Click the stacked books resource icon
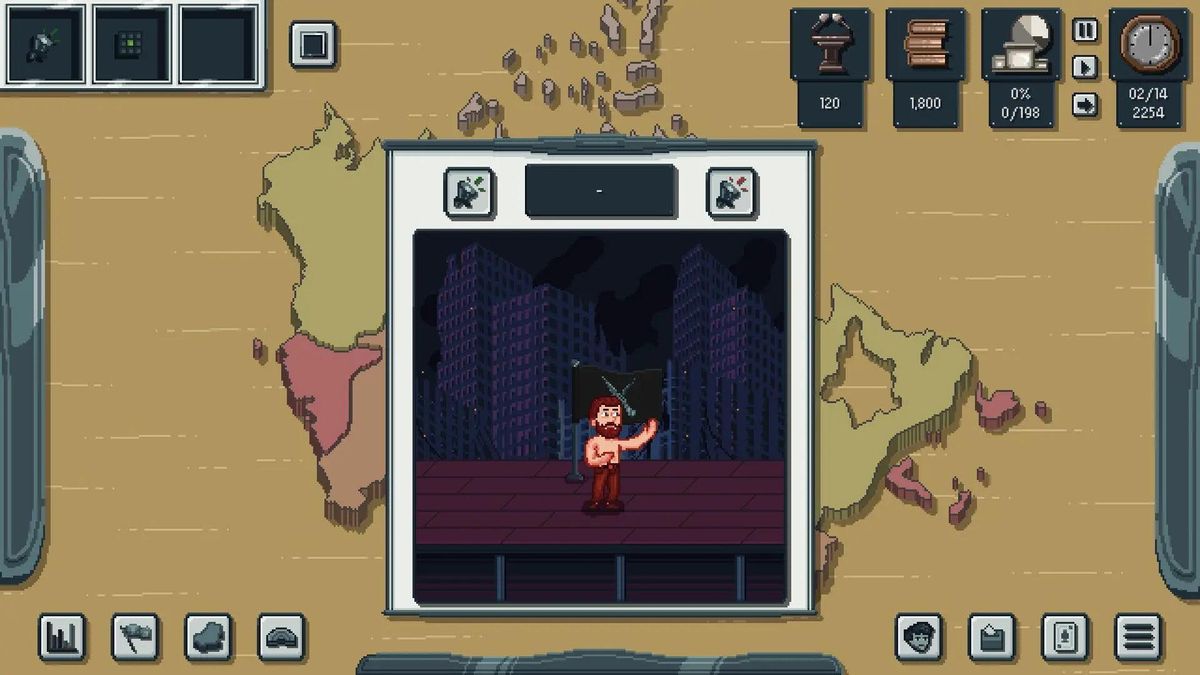 (x=925, y=45)
